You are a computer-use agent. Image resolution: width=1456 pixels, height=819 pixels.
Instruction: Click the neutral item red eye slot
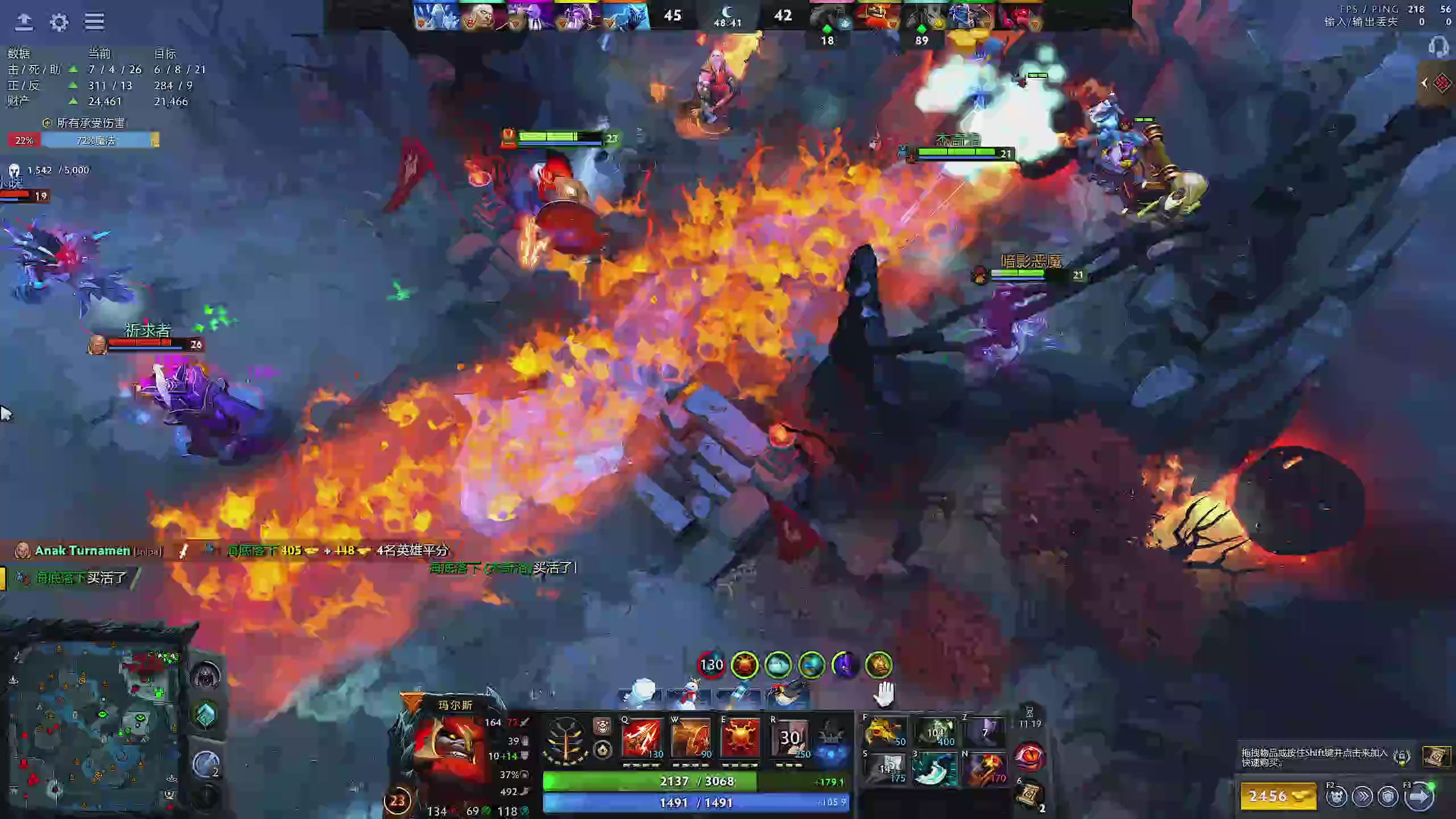click(x=1029, y=756)
